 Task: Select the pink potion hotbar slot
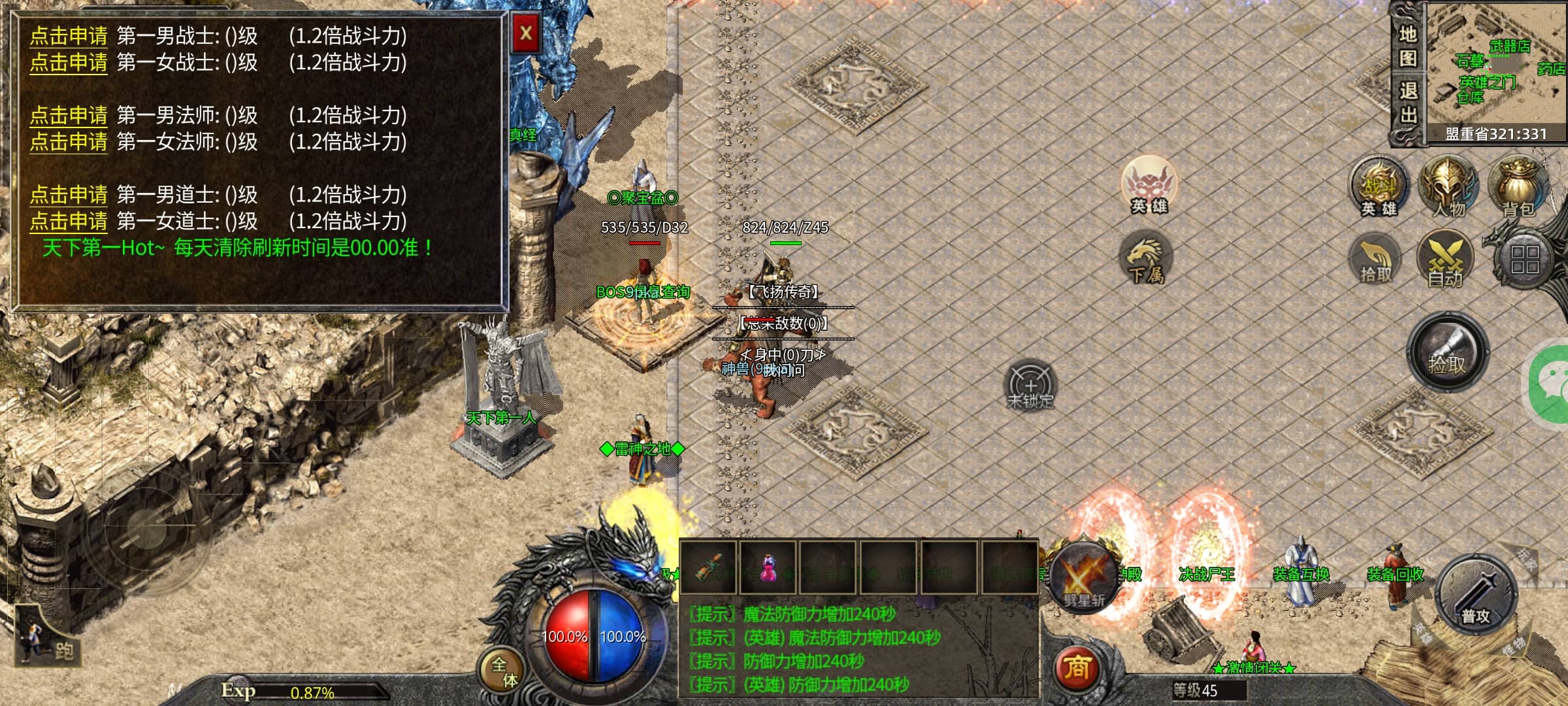(768, 567)
